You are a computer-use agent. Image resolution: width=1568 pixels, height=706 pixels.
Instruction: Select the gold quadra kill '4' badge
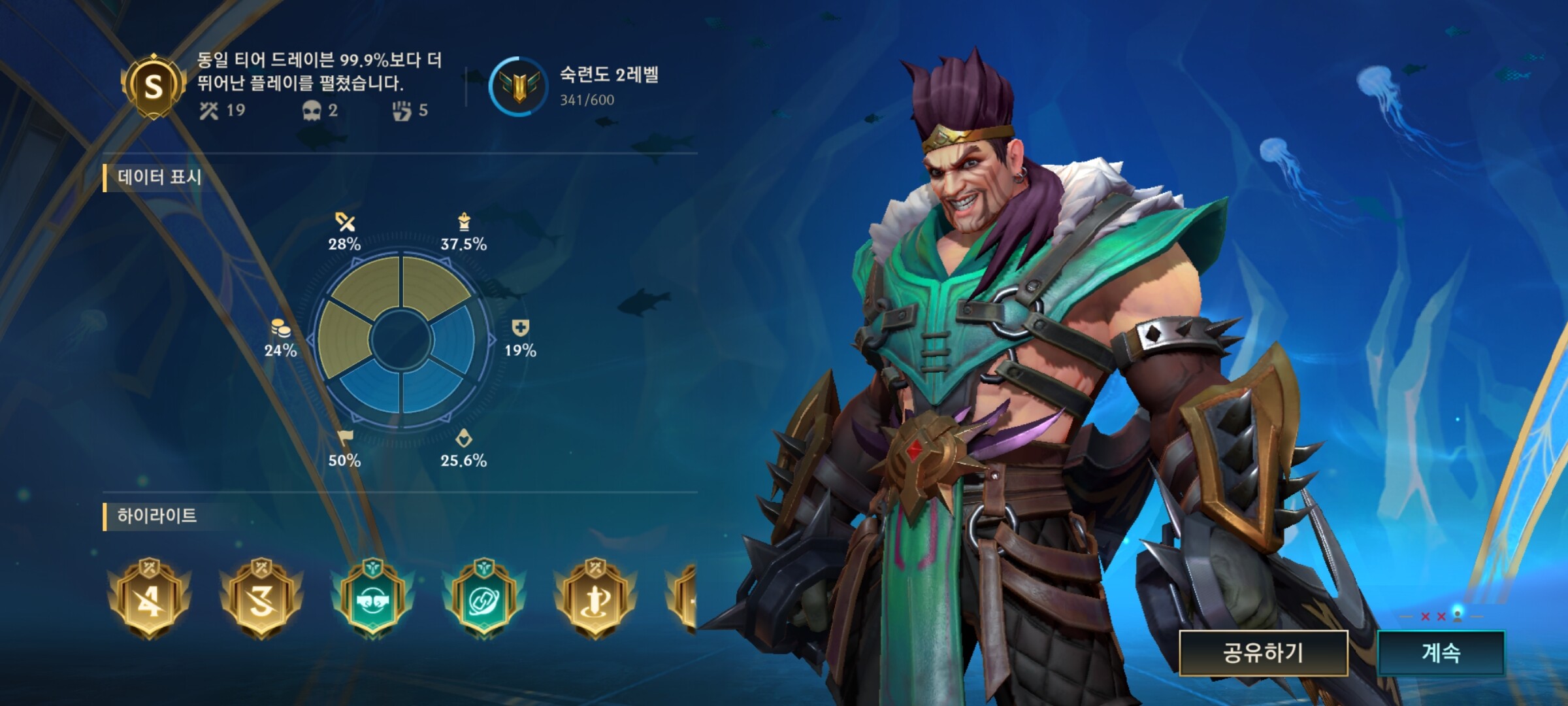coord(150,598)
